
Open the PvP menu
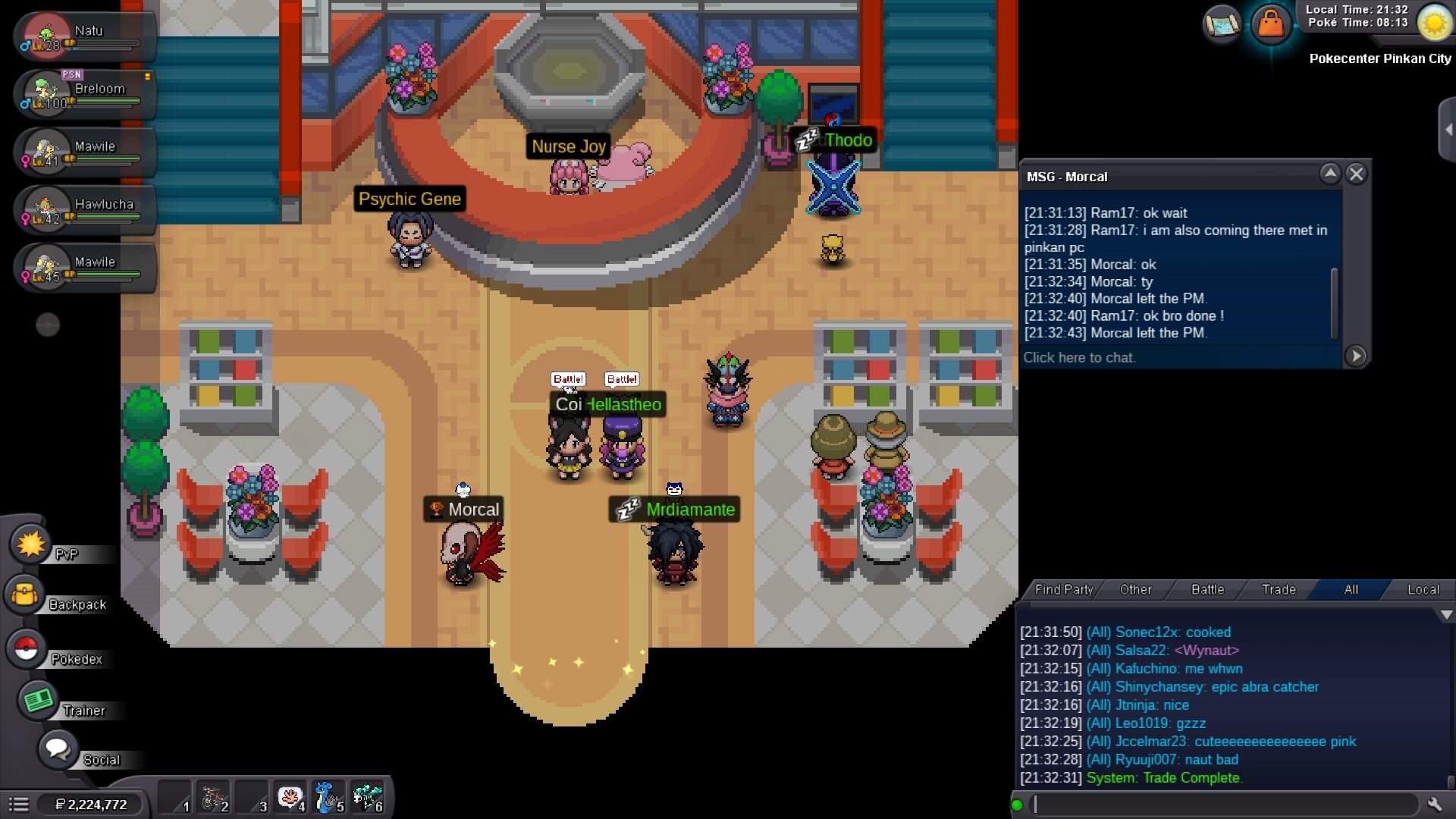point(31,544)
